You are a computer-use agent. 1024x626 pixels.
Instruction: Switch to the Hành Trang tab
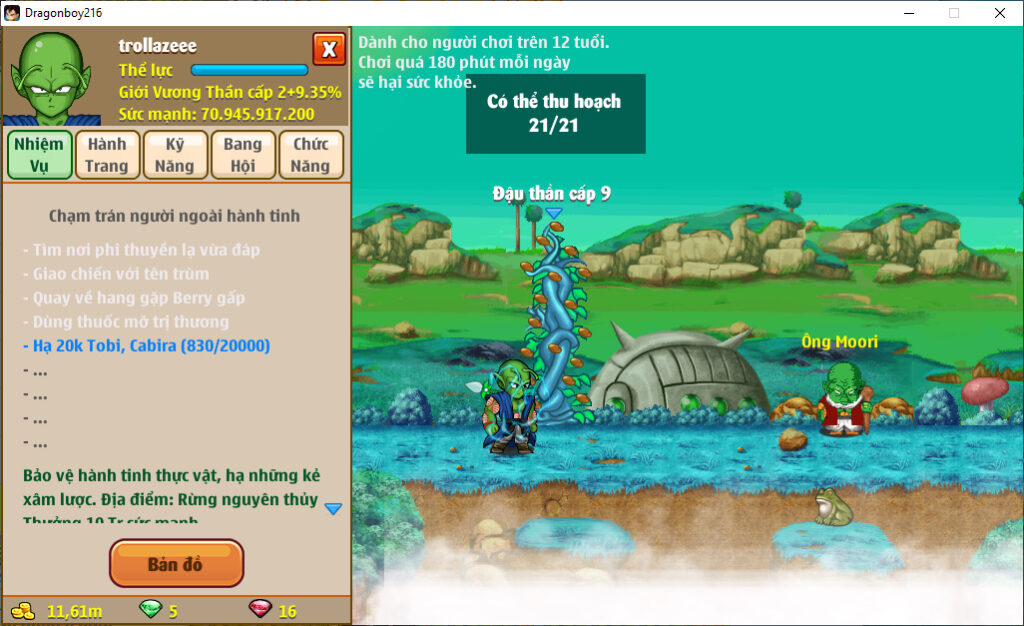tap(106, 155)
